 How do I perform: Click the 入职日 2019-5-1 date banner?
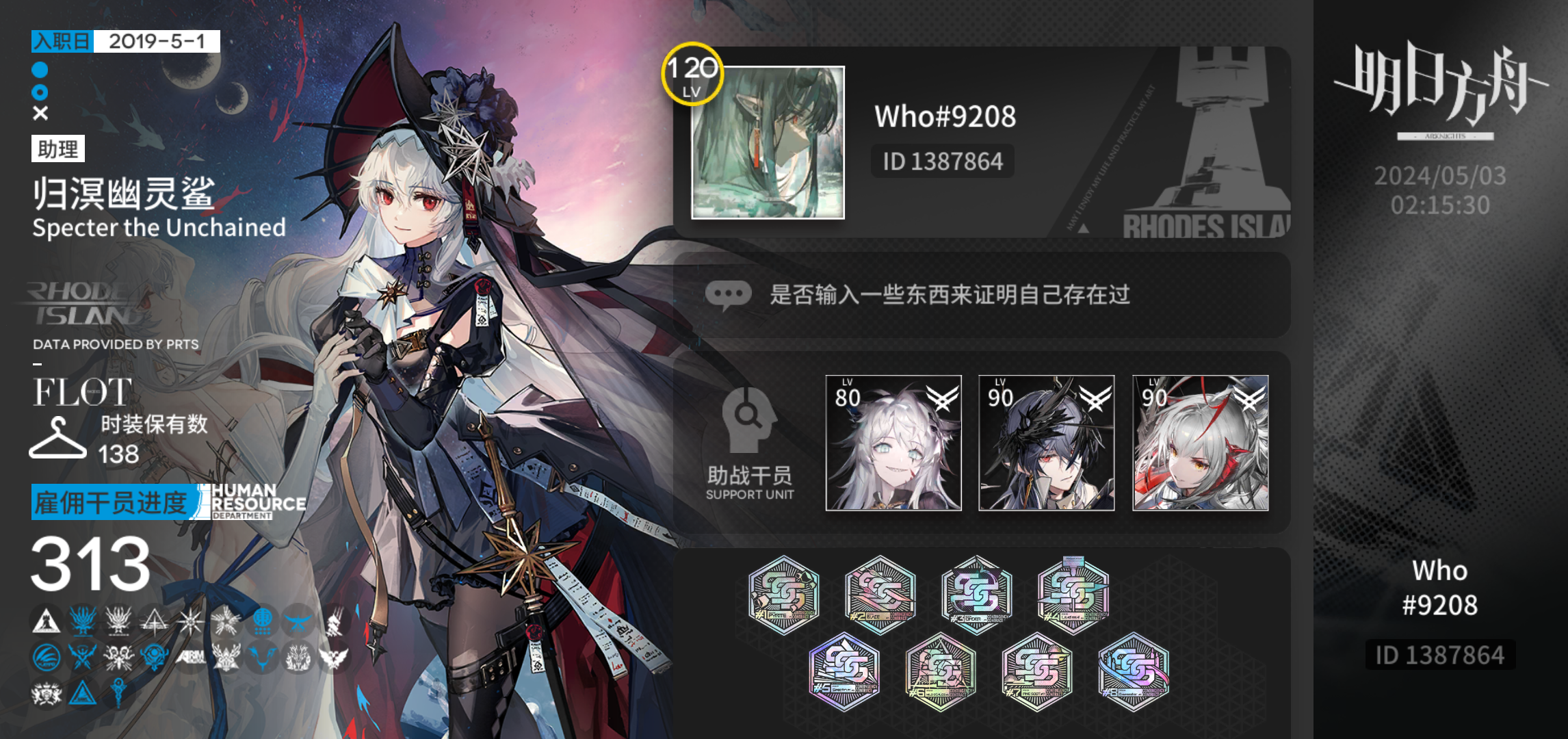tap(125, 42)
